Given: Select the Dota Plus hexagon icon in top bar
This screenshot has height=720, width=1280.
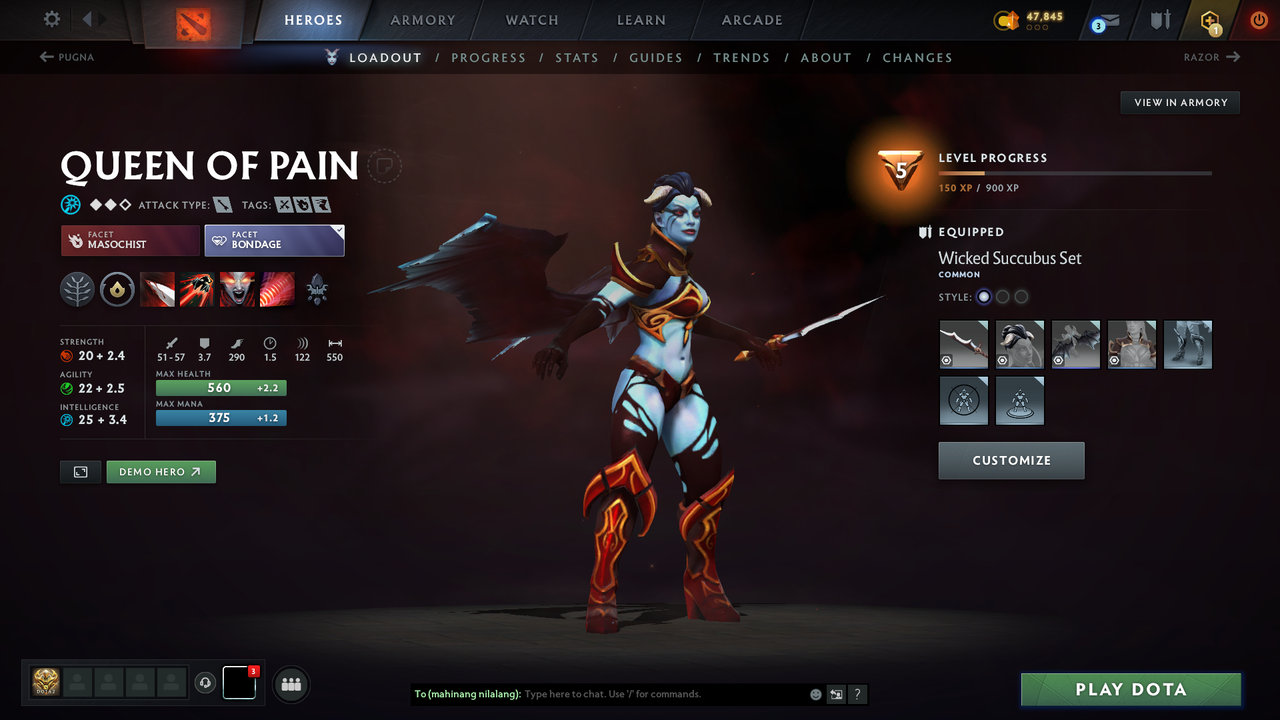Looking at the screenshot, I should coord(1208,20).
